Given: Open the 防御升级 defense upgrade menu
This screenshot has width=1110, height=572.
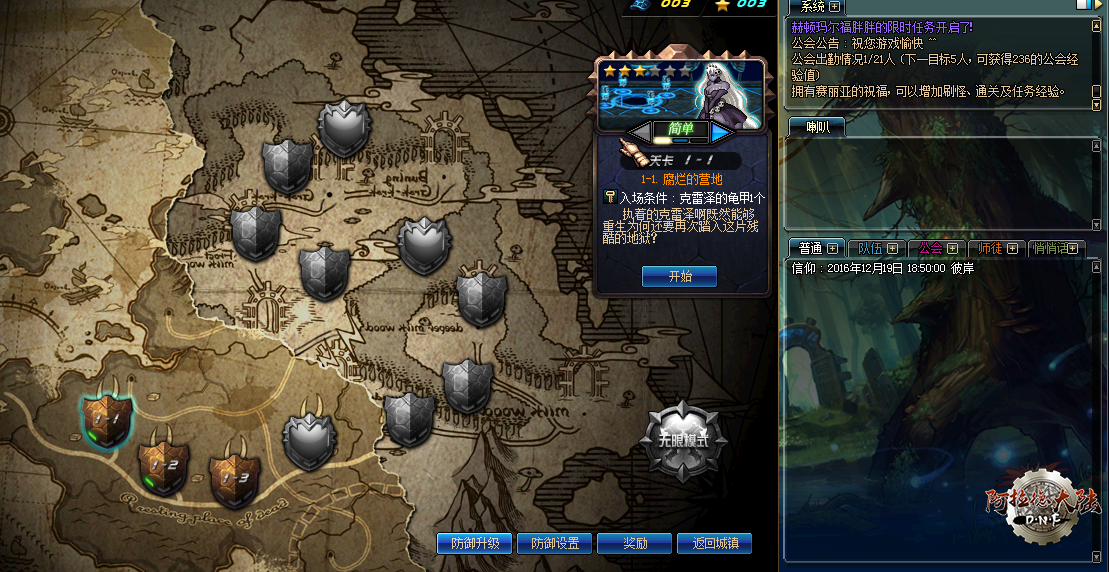Looking at the screenshot, I should [474, 544].
